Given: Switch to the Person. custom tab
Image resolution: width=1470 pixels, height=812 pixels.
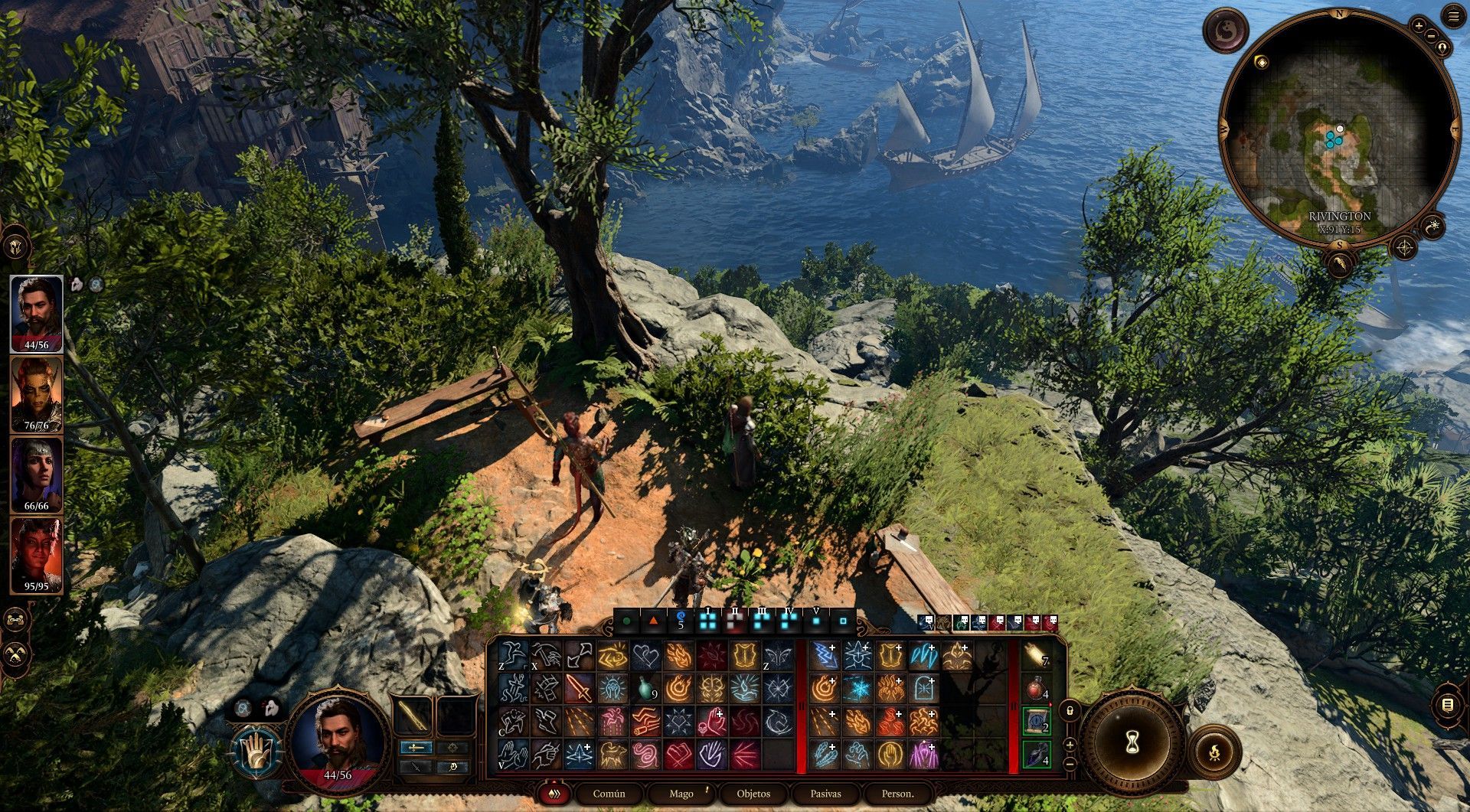Looking at the screenshot, I should click(897, 794).
